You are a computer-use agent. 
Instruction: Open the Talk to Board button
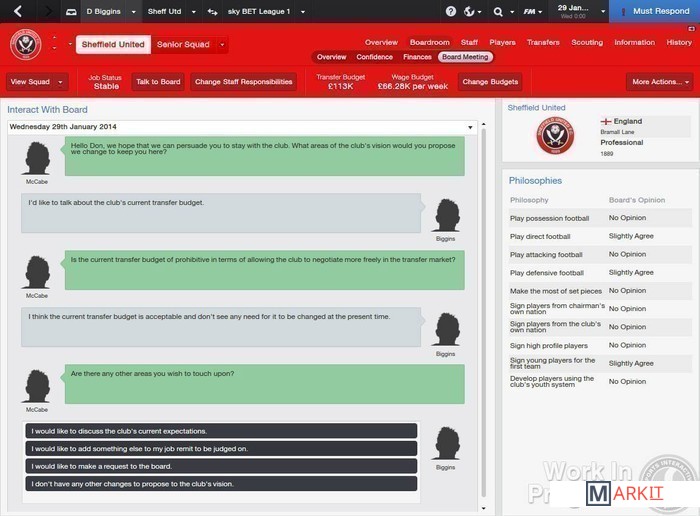[158, 82]
